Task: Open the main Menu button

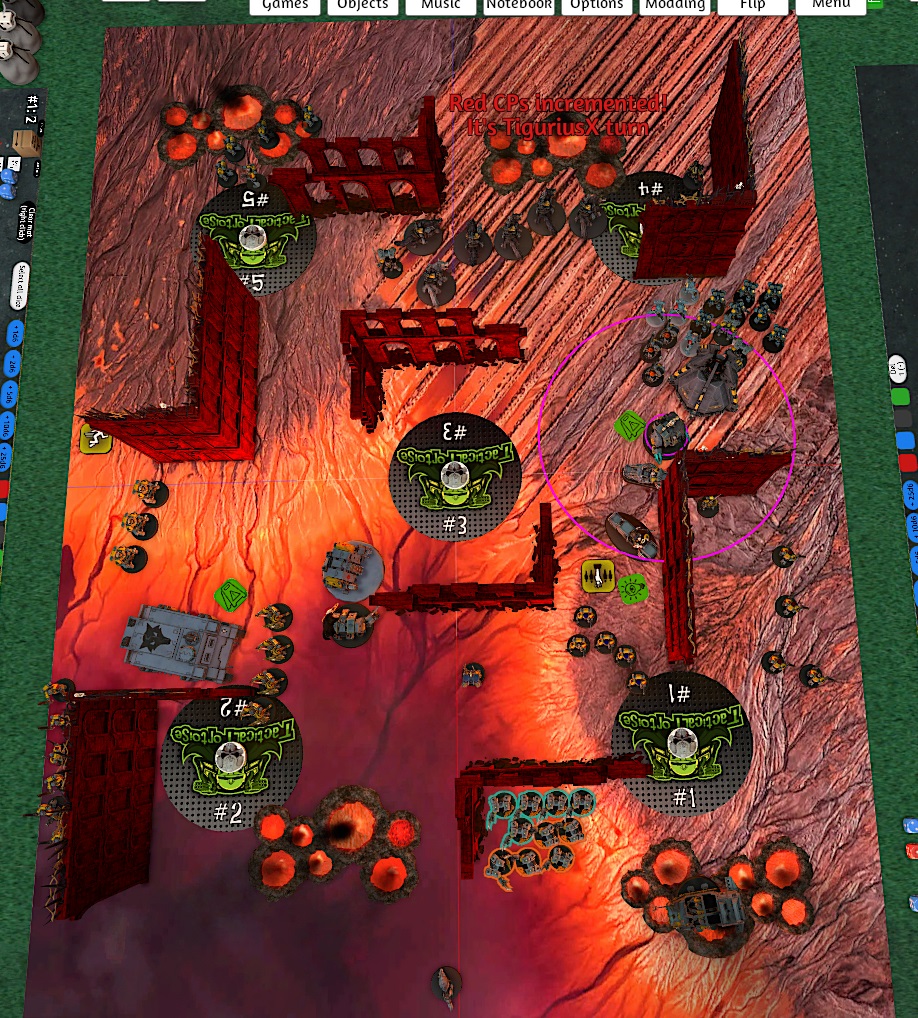Action: pos(830,5)
